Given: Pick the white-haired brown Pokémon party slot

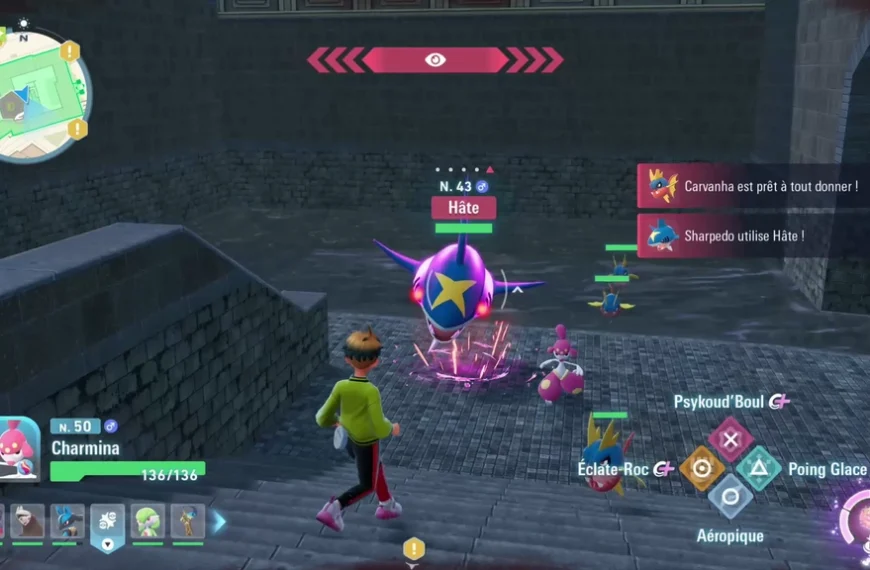Looking at the screenshot, I should click(x=28, y=521).
